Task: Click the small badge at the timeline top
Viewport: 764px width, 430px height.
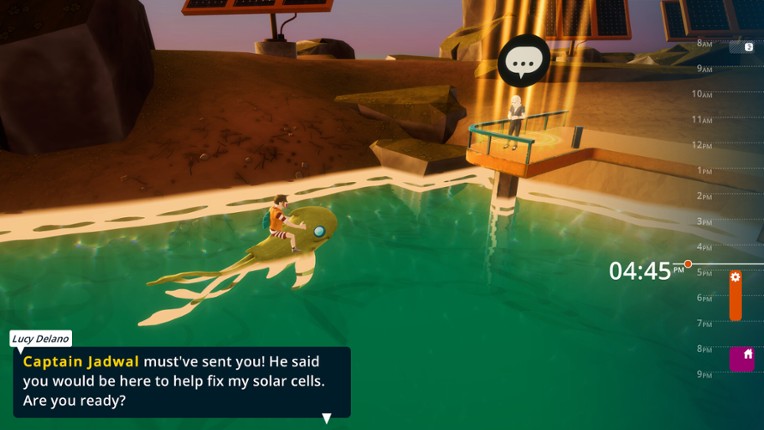Action: (x=748, y=47)
